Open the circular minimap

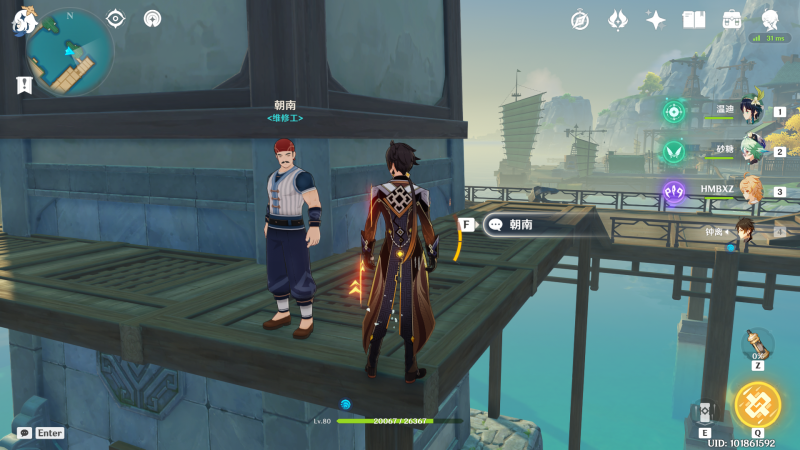(69, 53)
